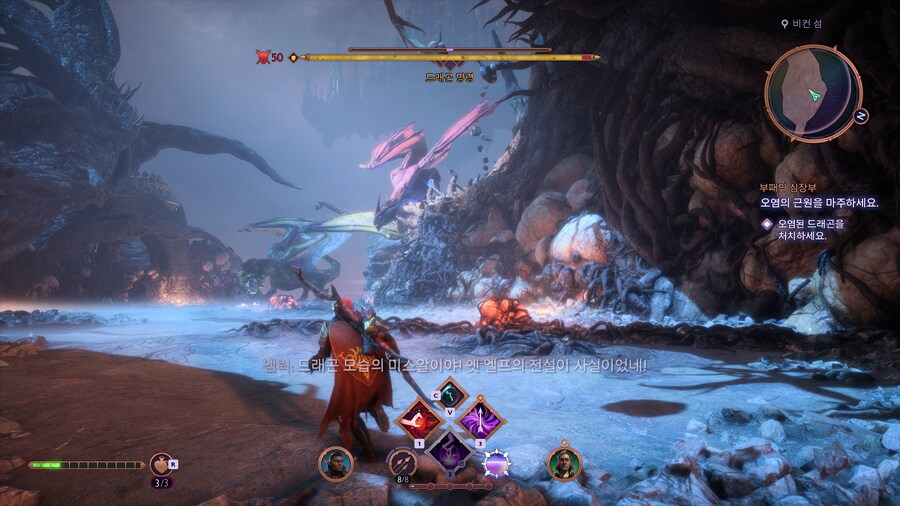Select the left companion portrait
The width and height of the screenshot is (900, 506).
pos(335,463)
